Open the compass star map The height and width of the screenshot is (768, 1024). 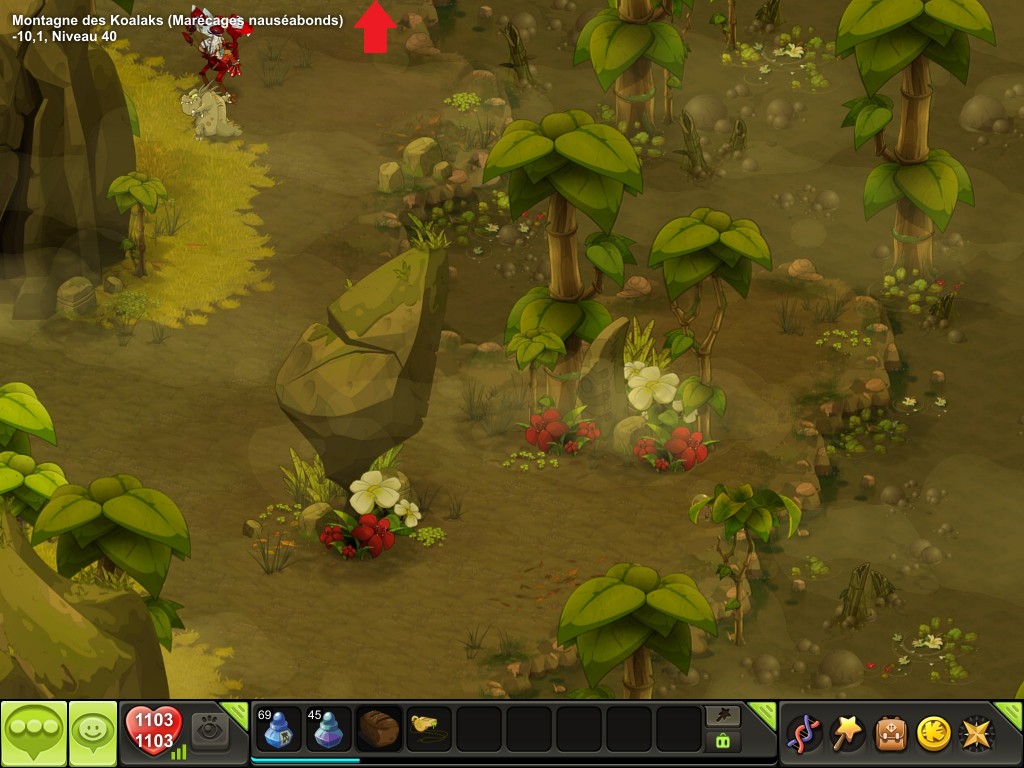tap(977, 733)
